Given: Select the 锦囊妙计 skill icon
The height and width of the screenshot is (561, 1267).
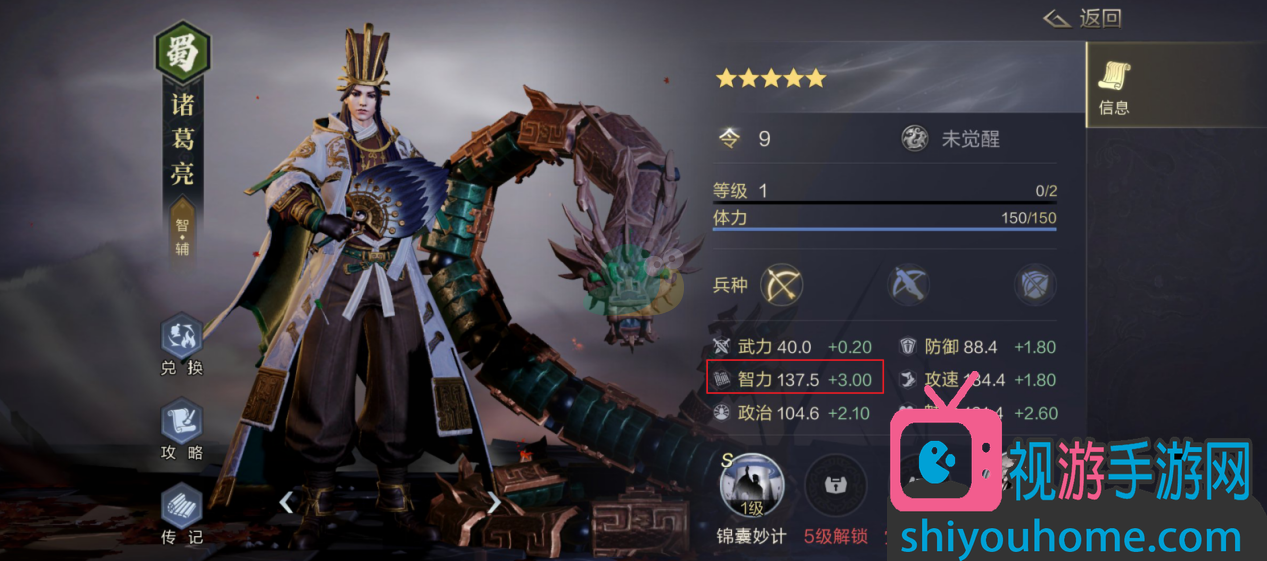Looking at the screenshot, I should pos(751,487).
